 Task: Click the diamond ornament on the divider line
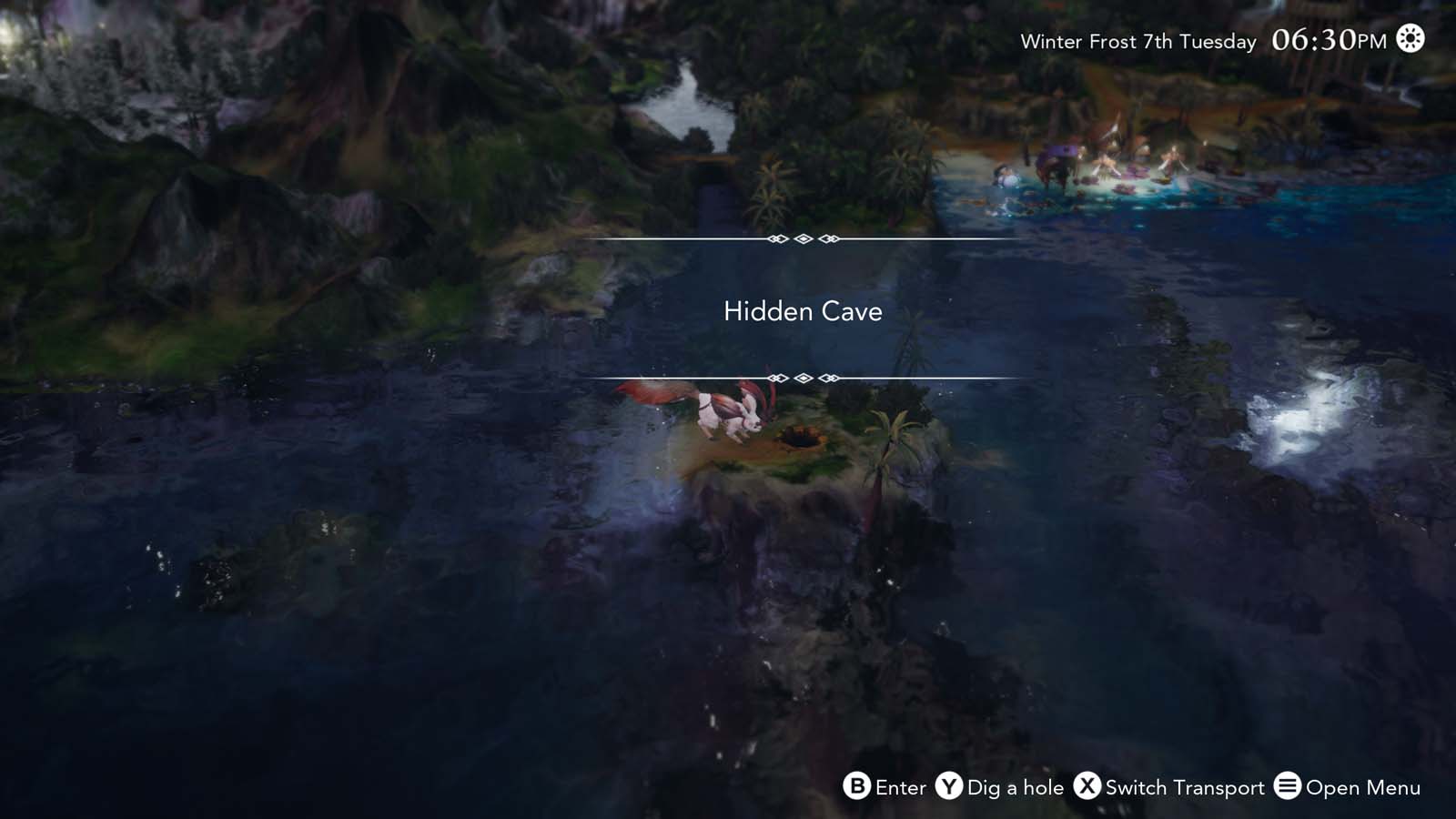click(802, 238)
